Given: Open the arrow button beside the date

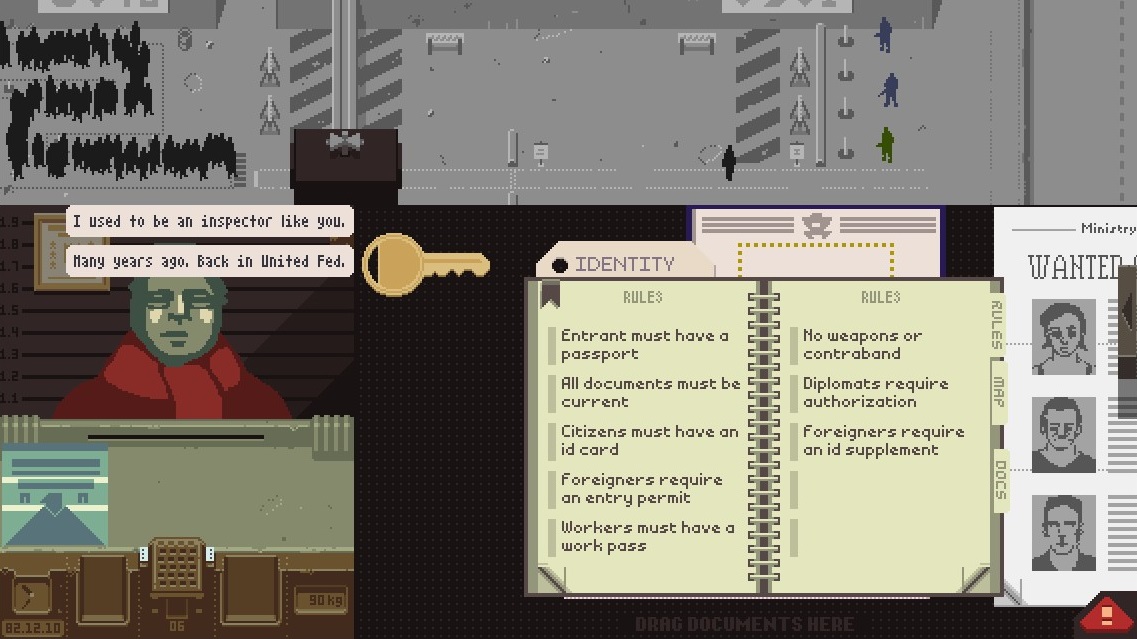Looking at the screenshot, I should 30,596.
